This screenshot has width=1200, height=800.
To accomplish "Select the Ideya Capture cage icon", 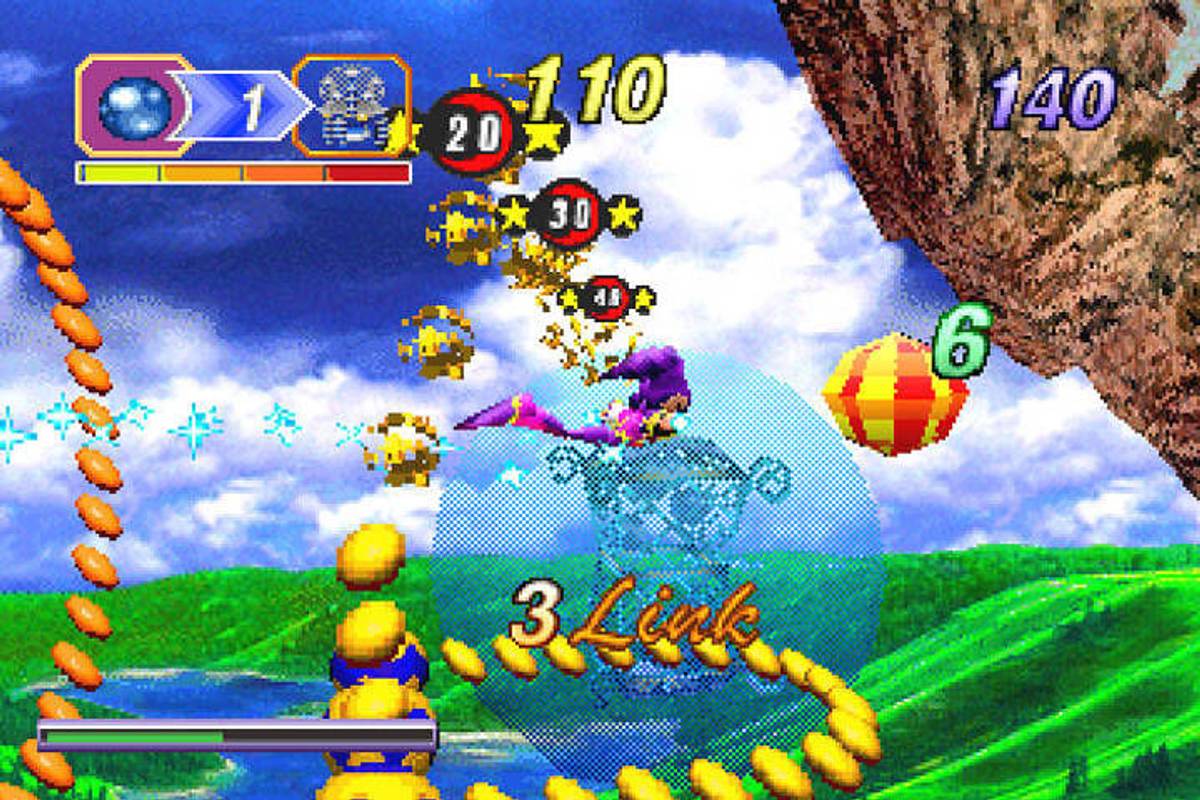I will [352, 107].
